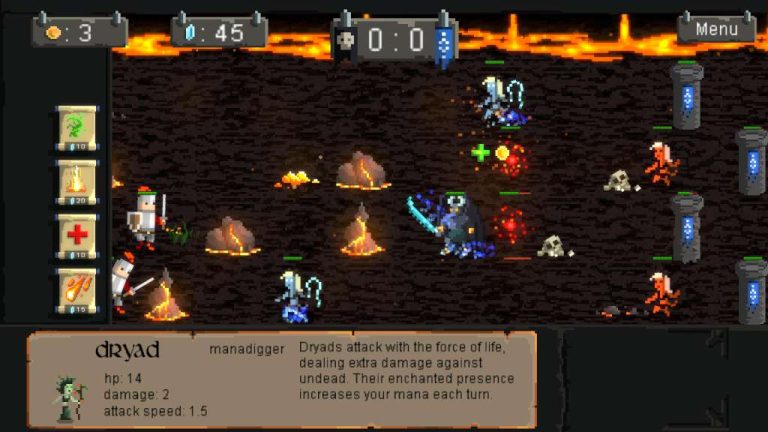Activate the red cross healing scroll
Image resolution: width=768 pixels, height=432 pixels.
point(77,235)
